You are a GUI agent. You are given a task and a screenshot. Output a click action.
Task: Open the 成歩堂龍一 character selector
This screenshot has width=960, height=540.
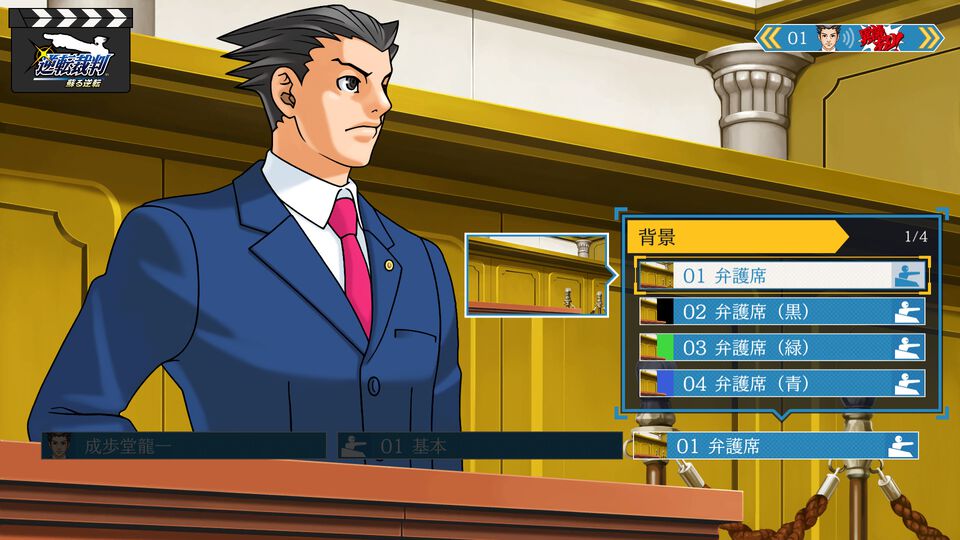[184, 446]
